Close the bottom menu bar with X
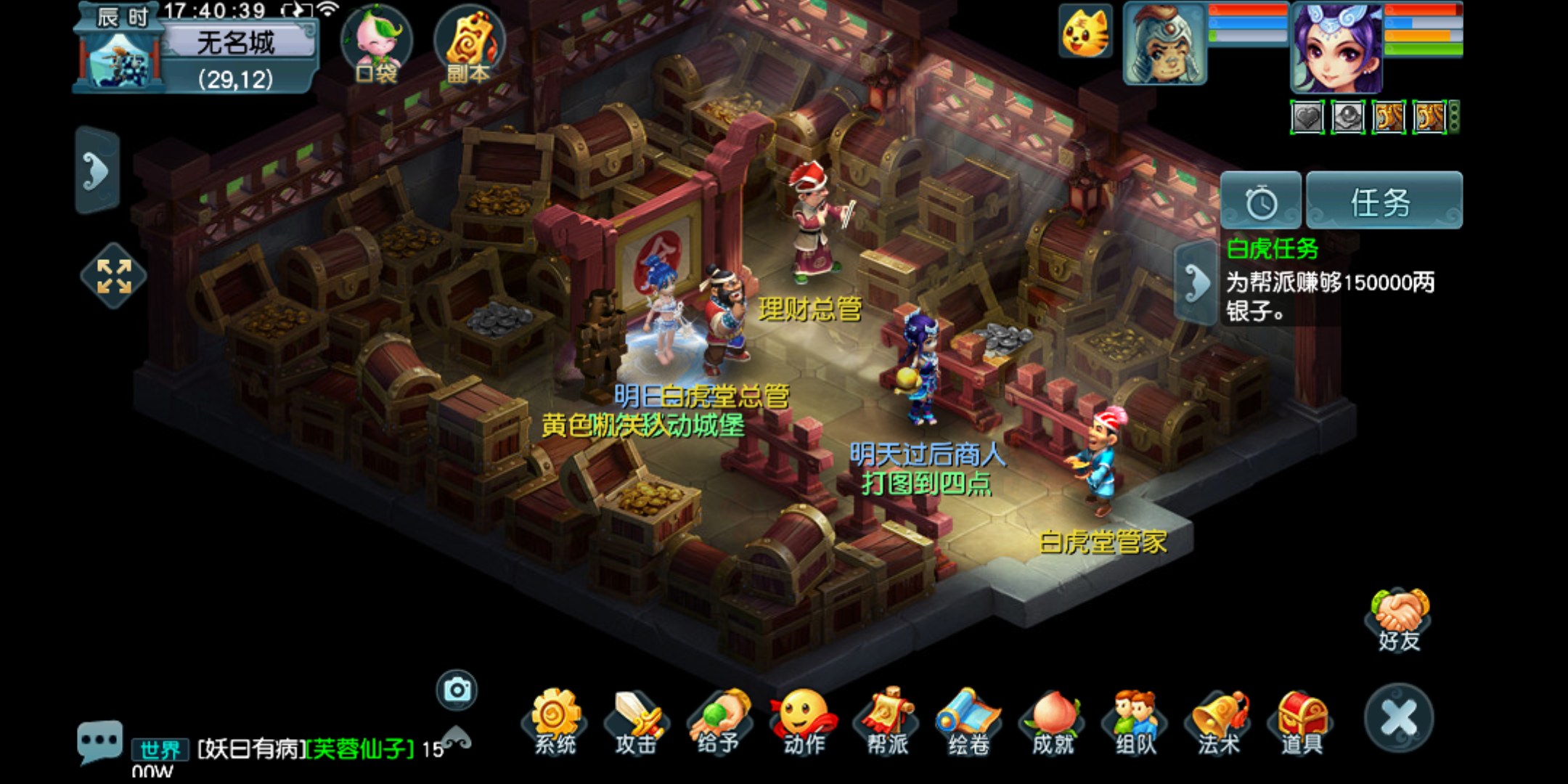1568x784 pixels. [x=1398, y=718]
